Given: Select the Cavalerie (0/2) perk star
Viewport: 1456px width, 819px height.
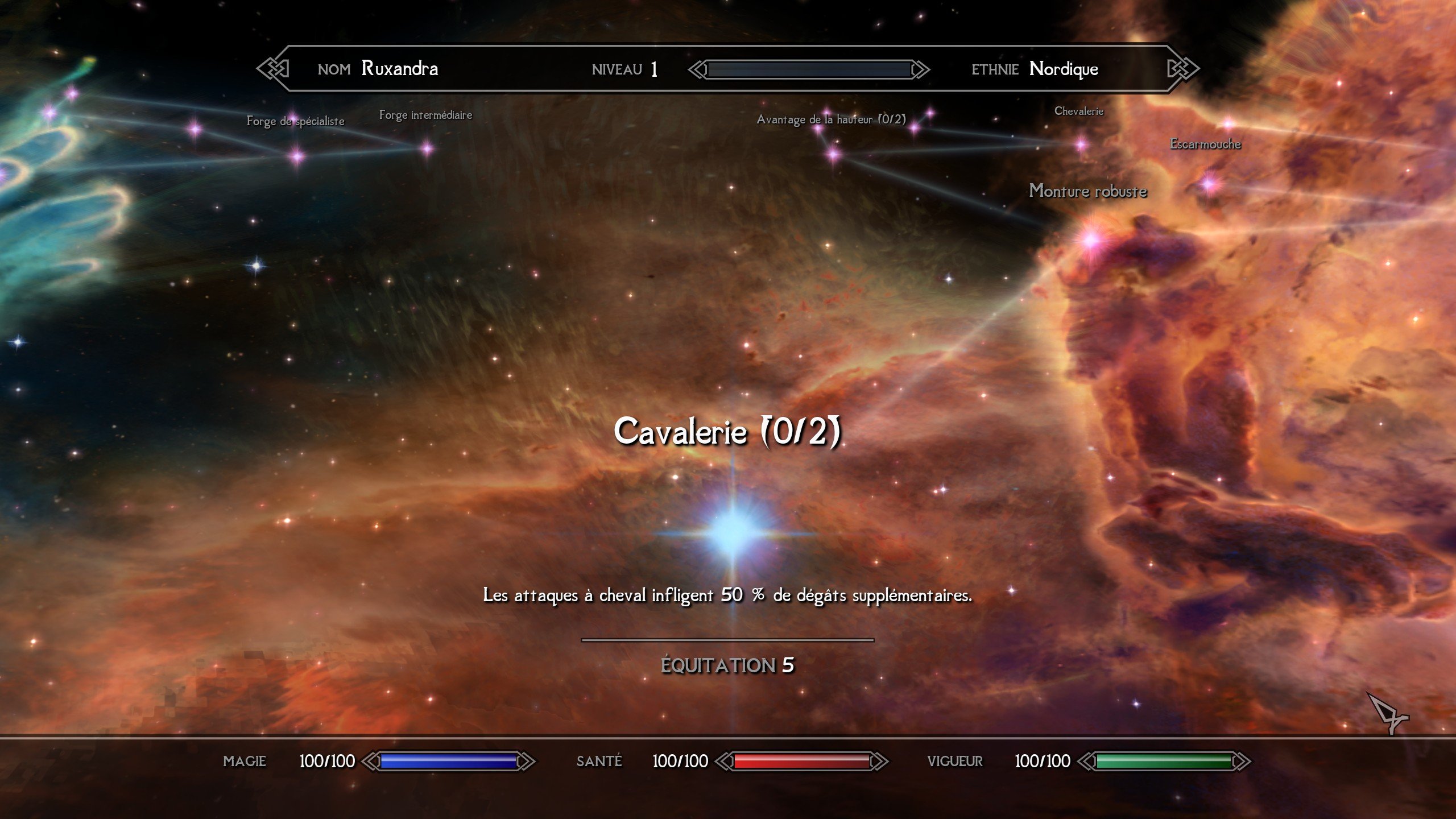Looking at the screenshot, I should [x=733, y=533].
